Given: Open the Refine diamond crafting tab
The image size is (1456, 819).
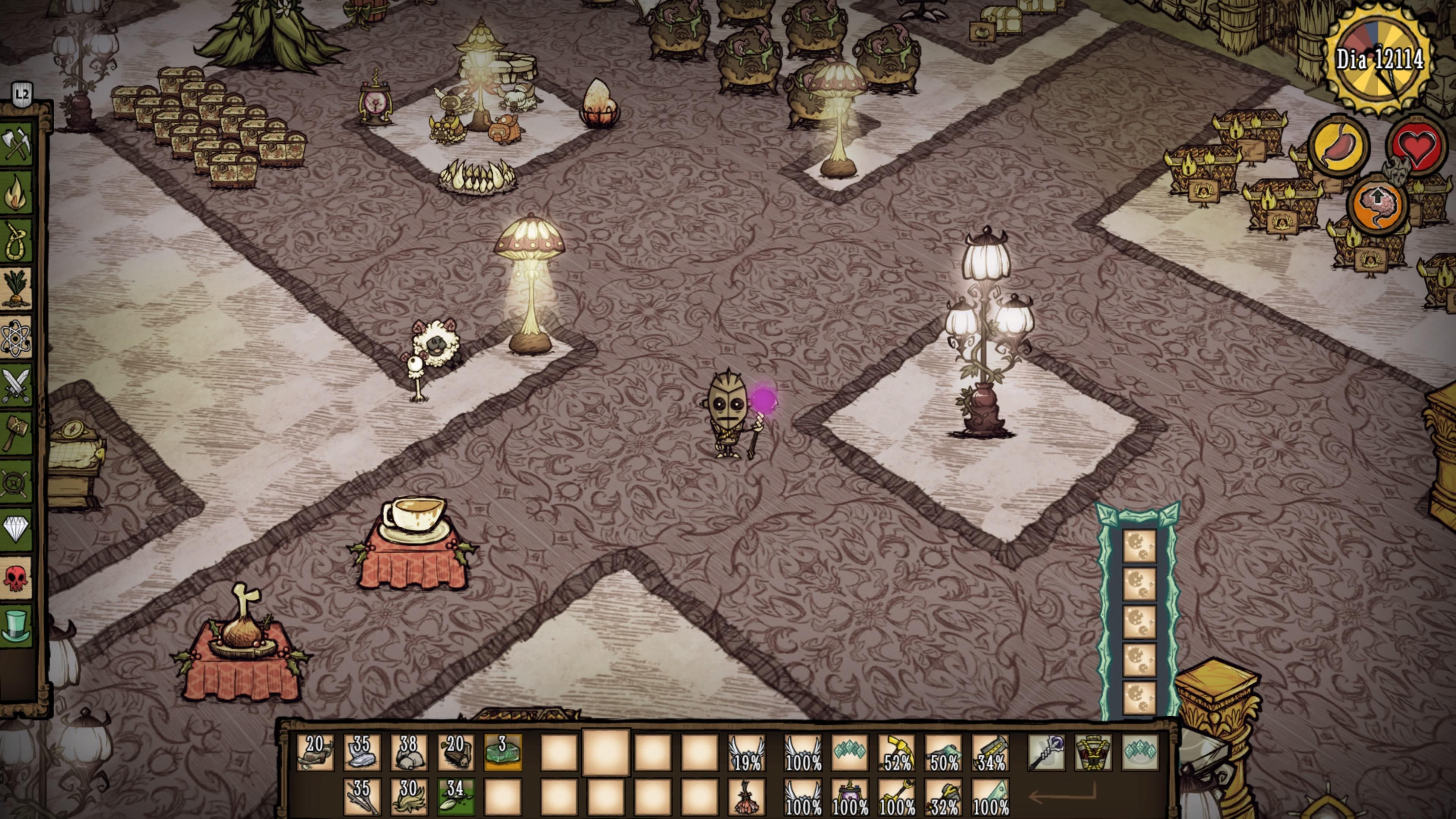Looking at the screenshot, I should click(x=16, y=530).
